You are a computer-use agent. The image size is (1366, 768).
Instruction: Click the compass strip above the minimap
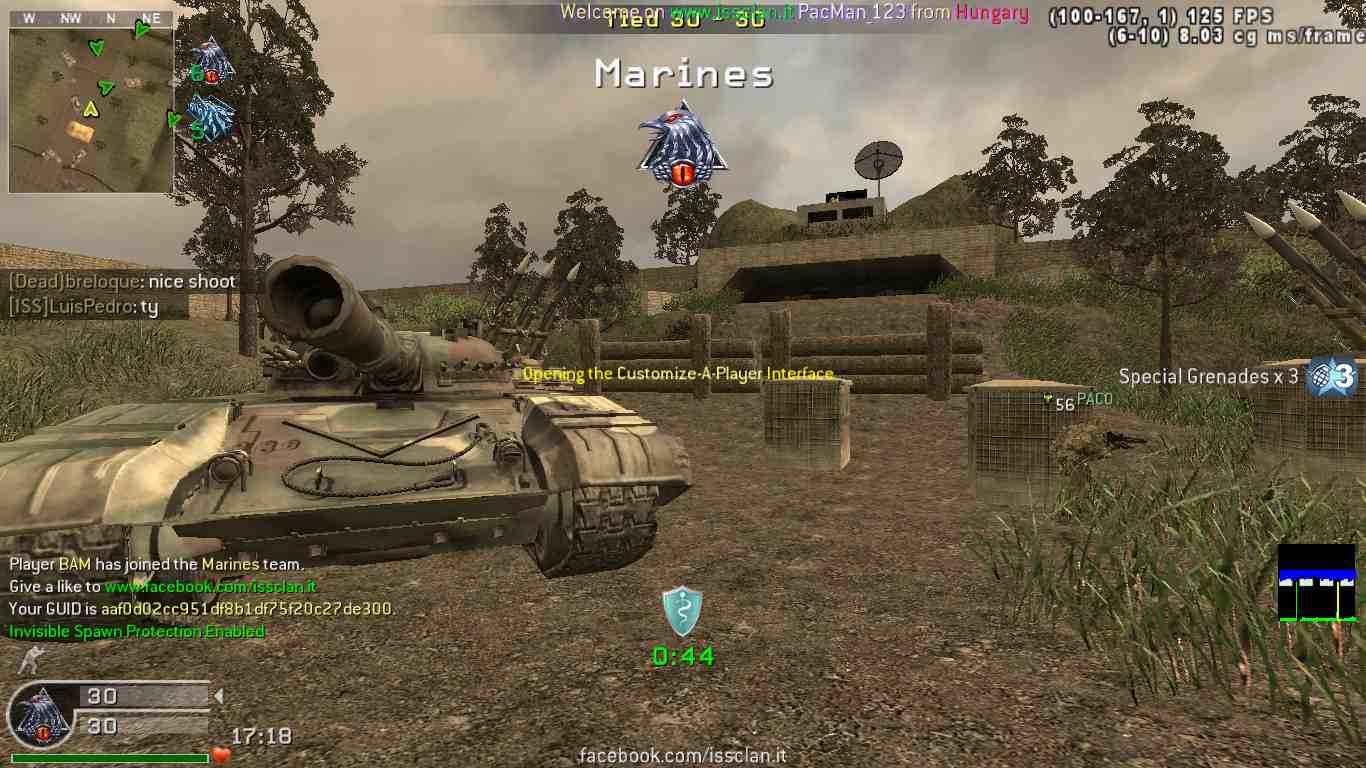coord(90,18)
